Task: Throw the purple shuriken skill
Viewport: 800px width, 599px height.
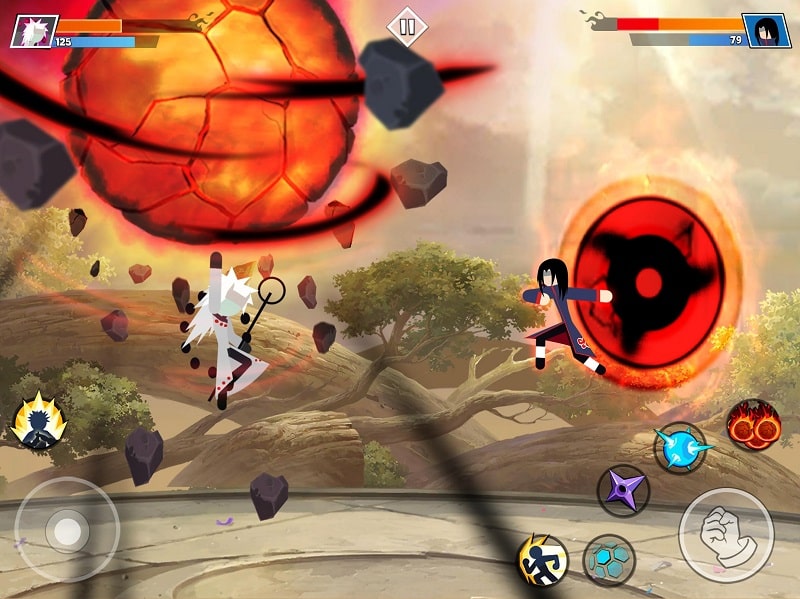Action: pyautogui.click(x=623, y=491)
